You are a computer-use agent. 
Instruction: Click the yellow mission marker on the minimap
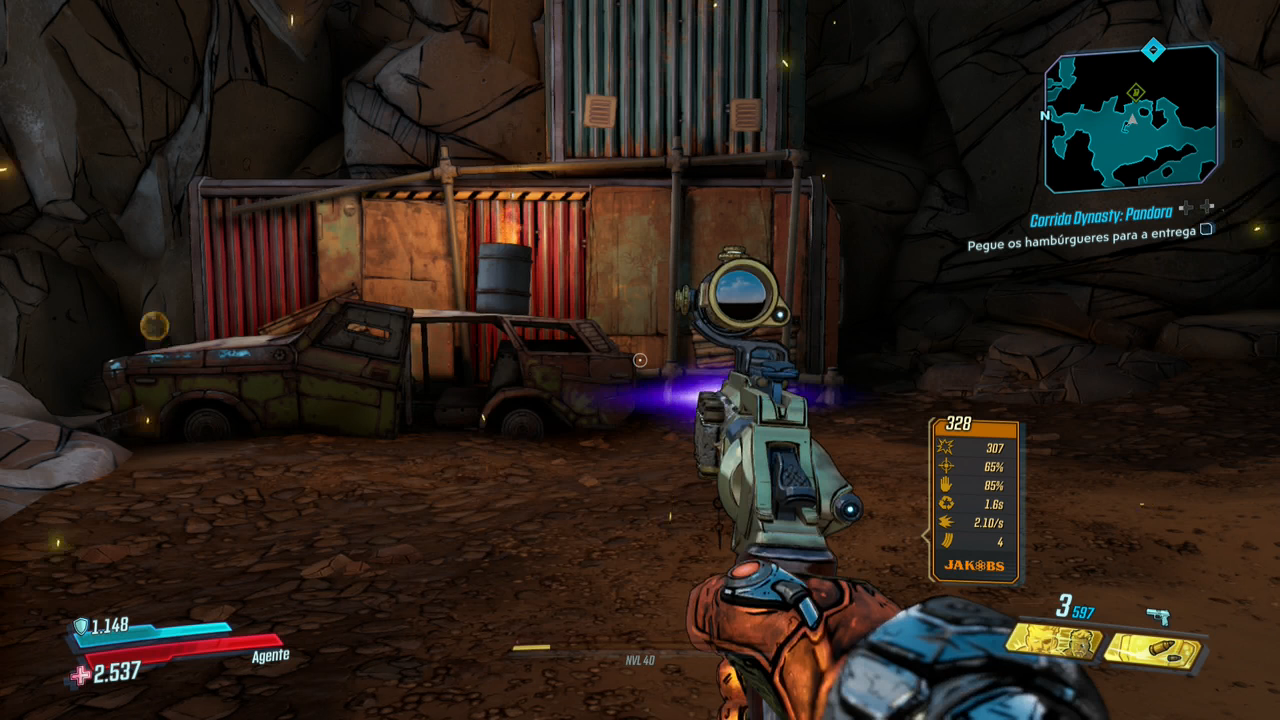1136,93
